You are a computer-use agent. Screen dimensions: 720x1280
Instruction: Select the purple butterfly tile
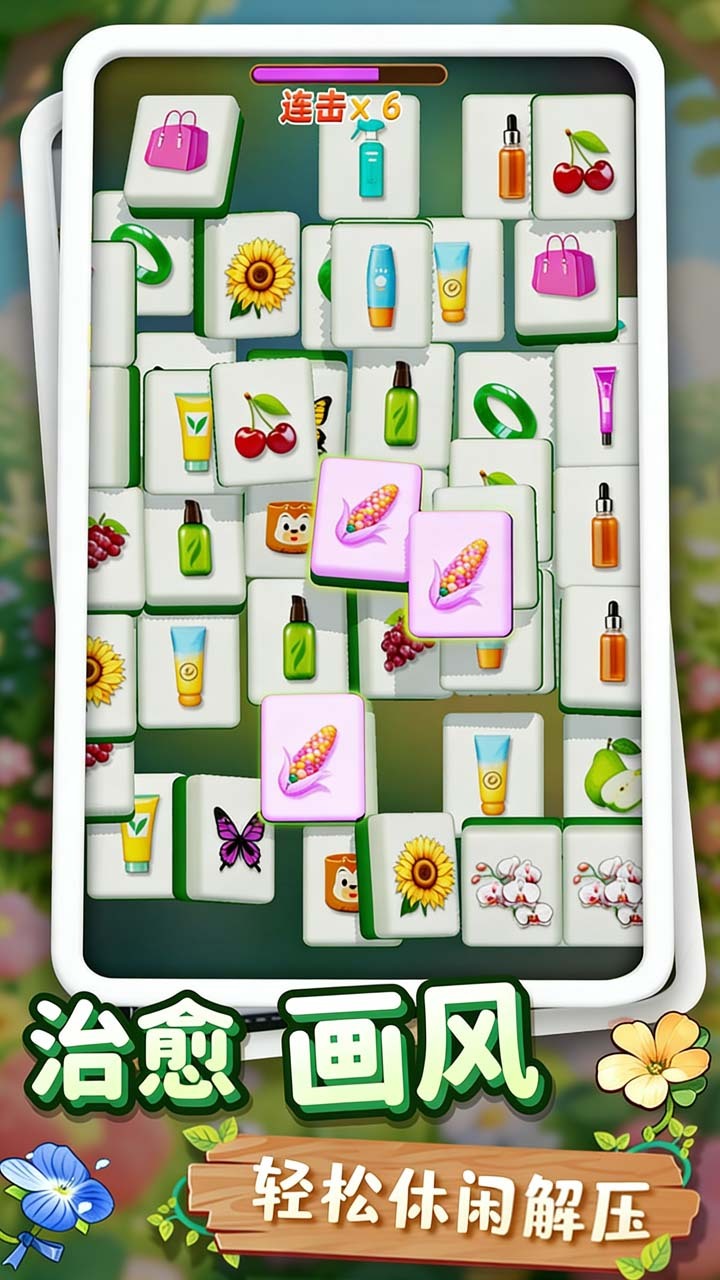point(237,838)
